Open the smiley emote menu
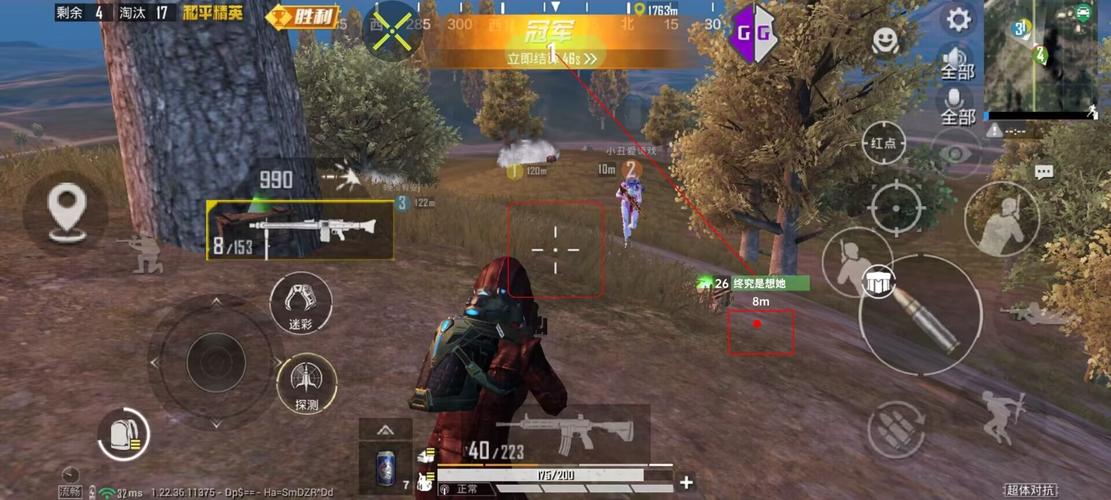 coord(885,40)
